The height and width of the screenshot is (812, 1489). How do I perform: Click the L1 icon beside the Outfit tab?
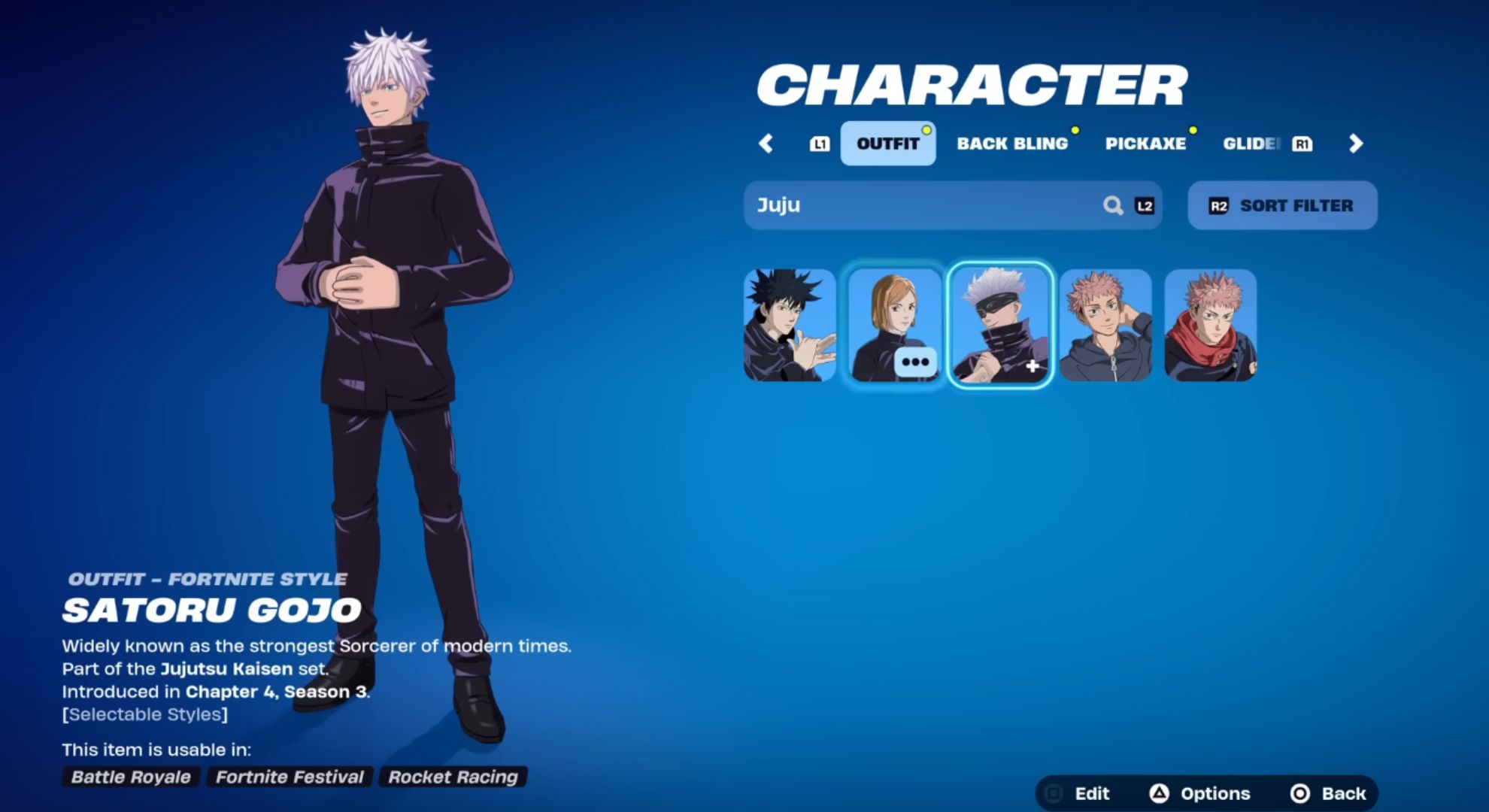[x=820, y=143]
